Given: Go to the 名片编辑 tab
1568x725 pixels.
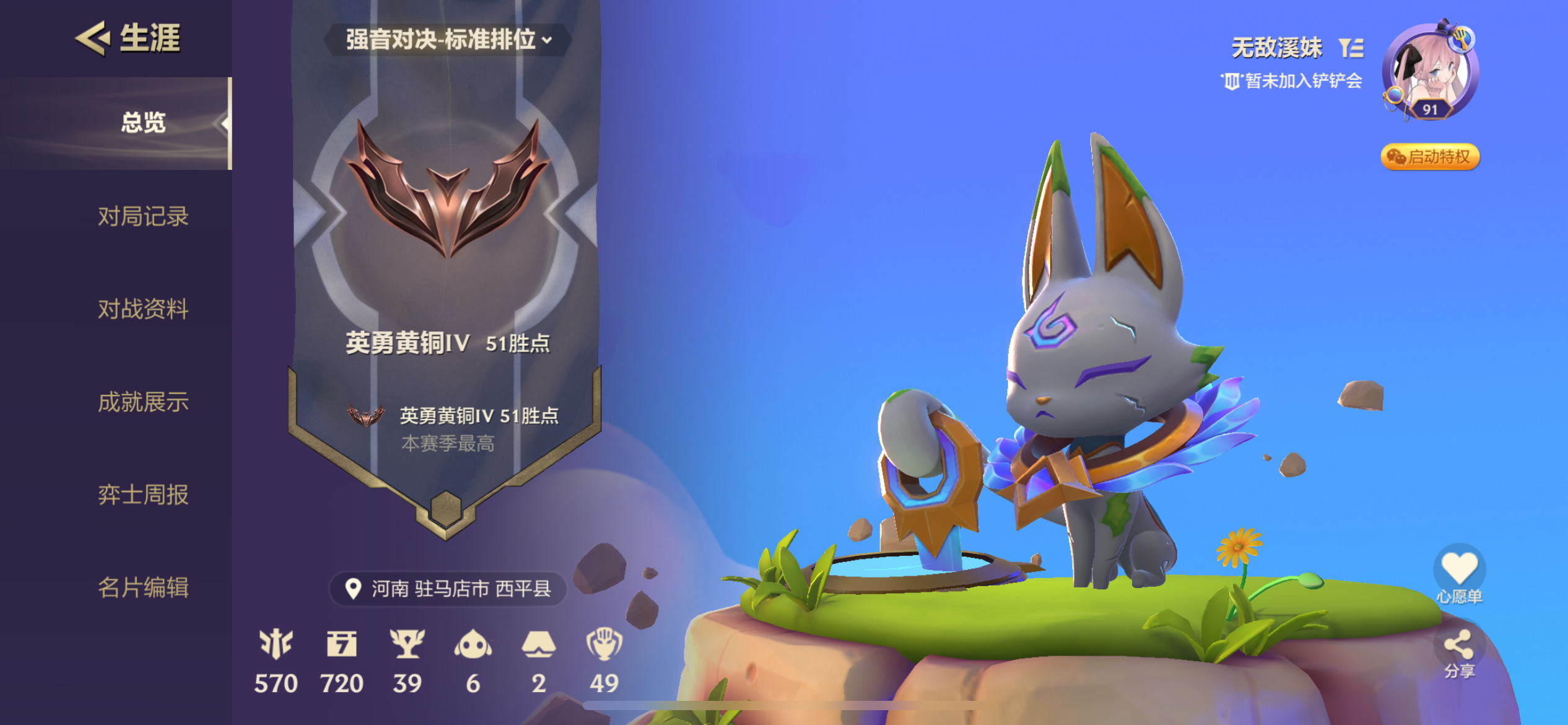Looking at the screenshot, I should click(142, 589).
